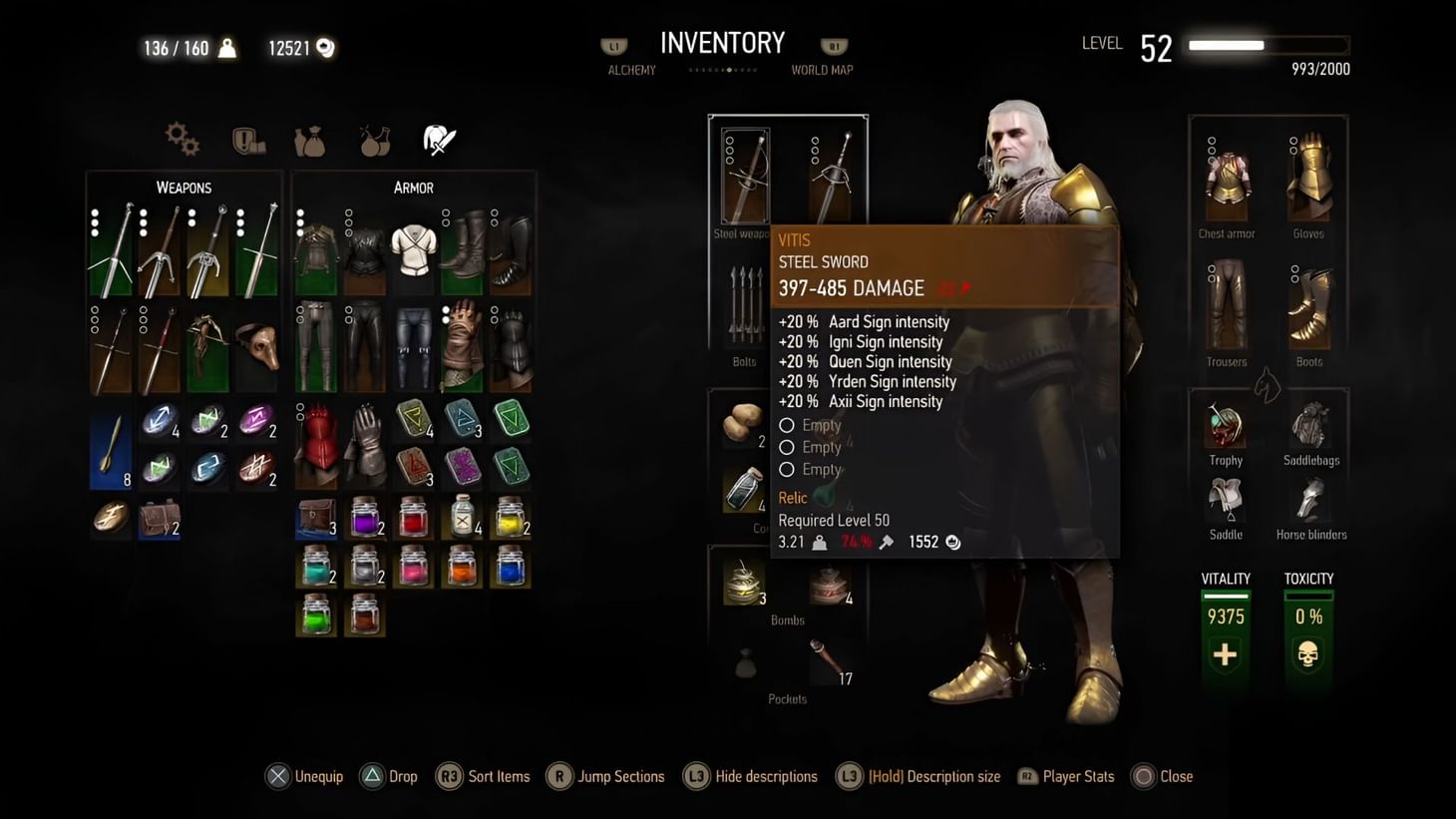This screenshot has height=819, width=1456.
Task: Click the green Vitality plus icon
Action: click(1225, 655)
